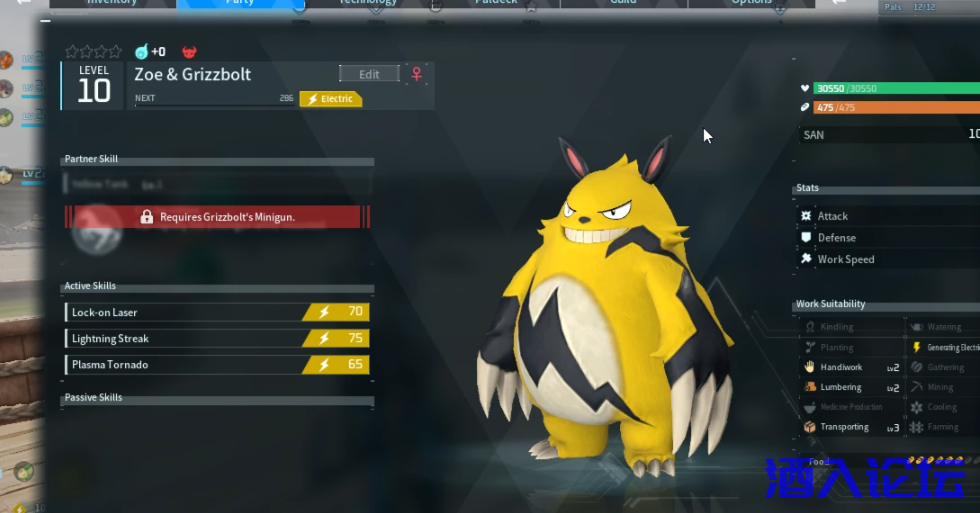The height and width of the screenshot is (513, 980).
Task: Select the Transporting work suitability entry
Action: [x=851, y=427]
